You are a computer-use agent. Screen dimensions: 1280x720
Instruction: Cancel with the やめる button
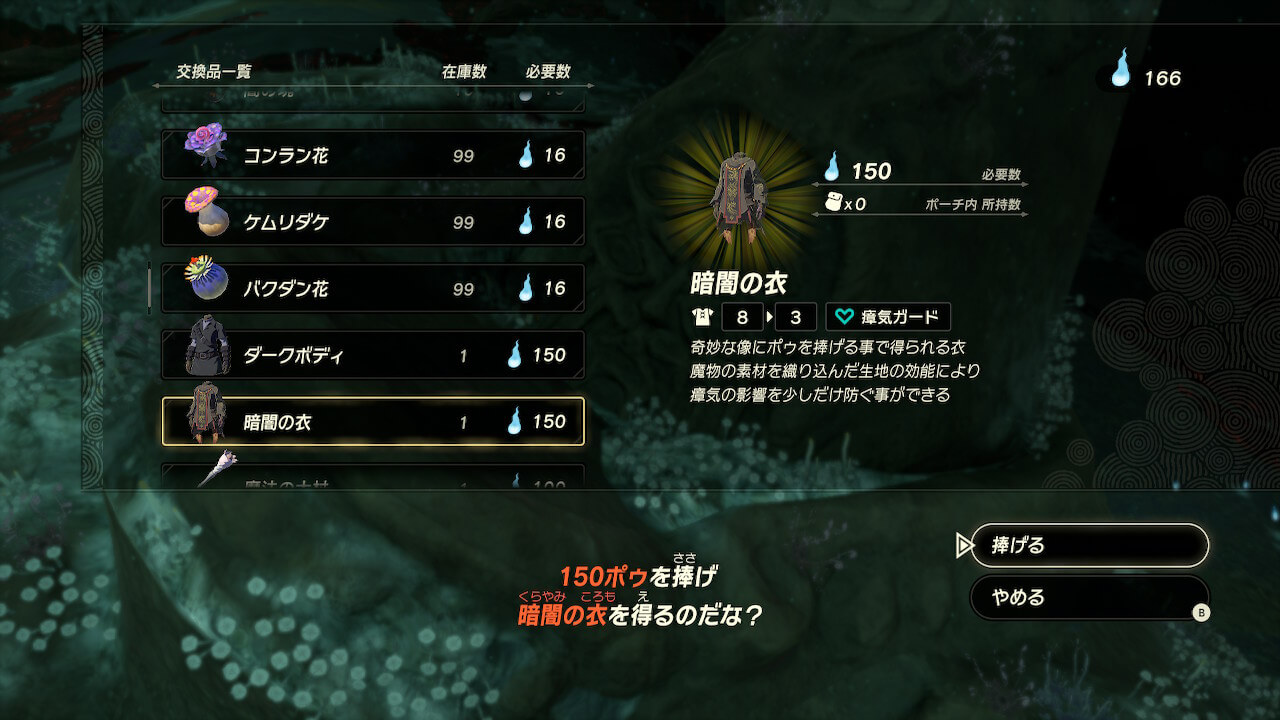click(x=1089, y=598)
